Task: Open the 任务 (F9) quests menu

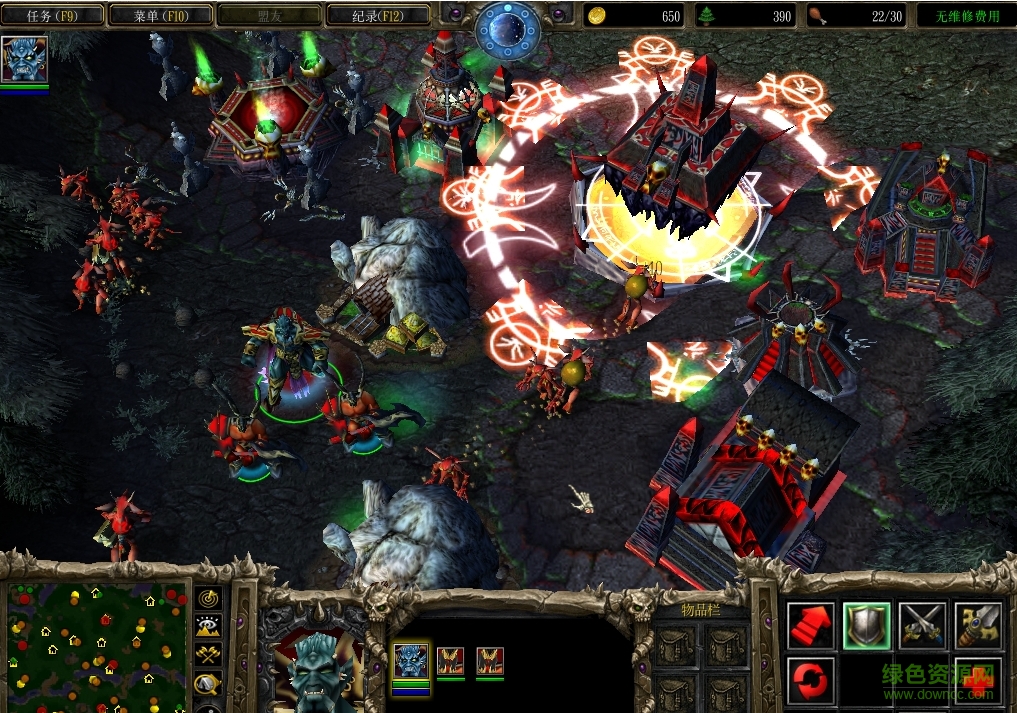Action: coord(53,15)
